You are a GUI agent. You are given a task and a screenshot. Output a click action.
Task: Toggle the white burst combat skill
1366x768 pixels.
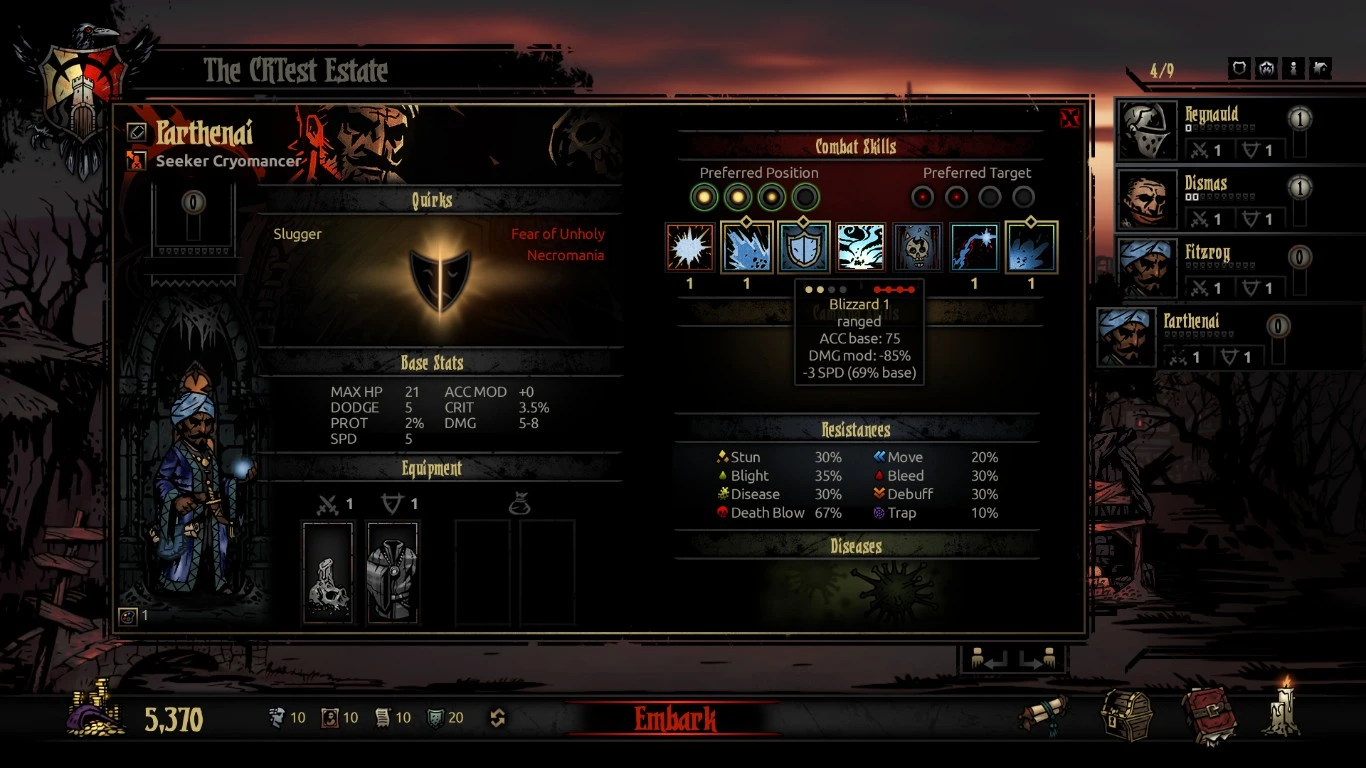[690, 248]
